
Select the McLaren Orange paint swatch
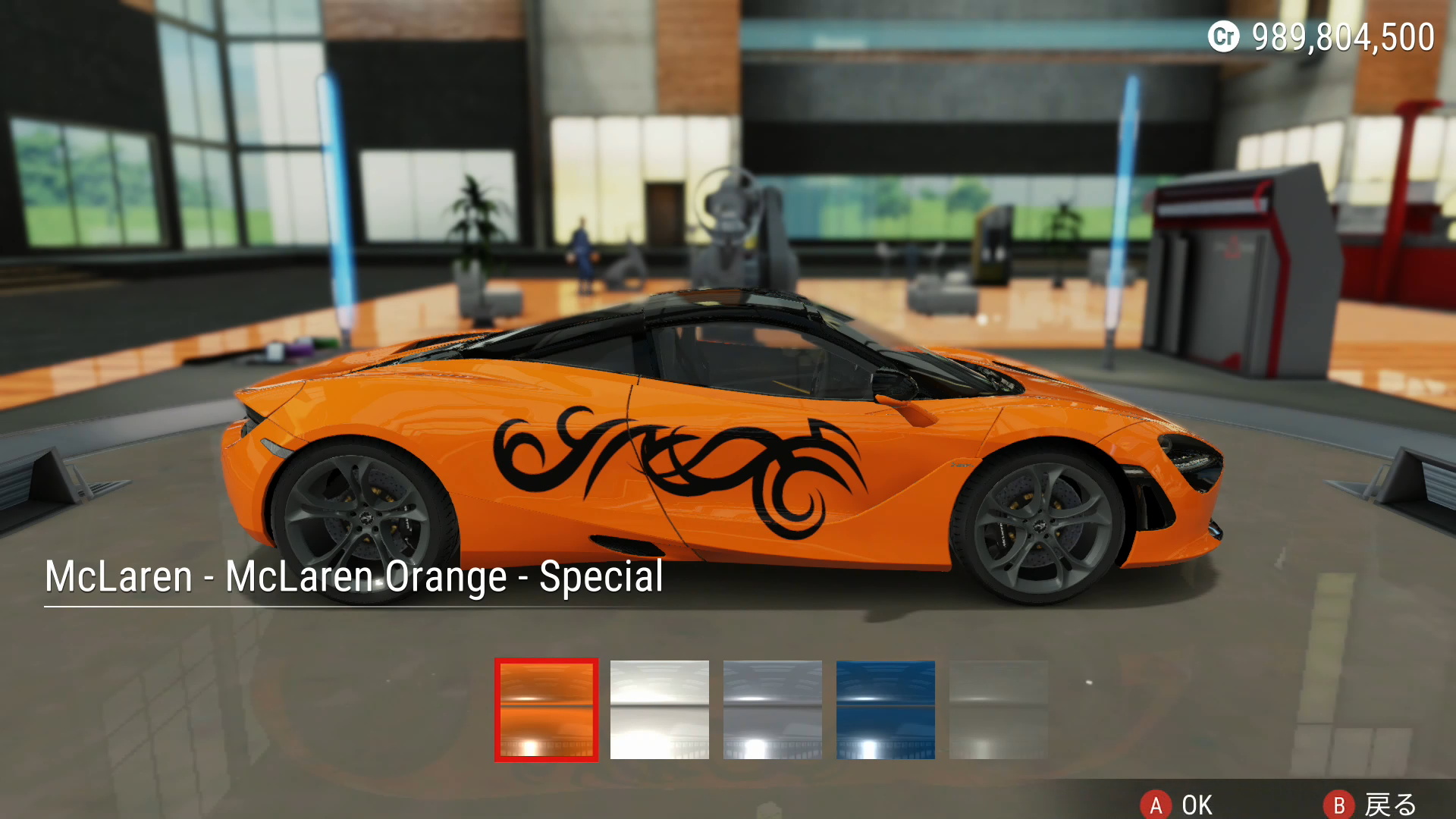click(546, 710)
